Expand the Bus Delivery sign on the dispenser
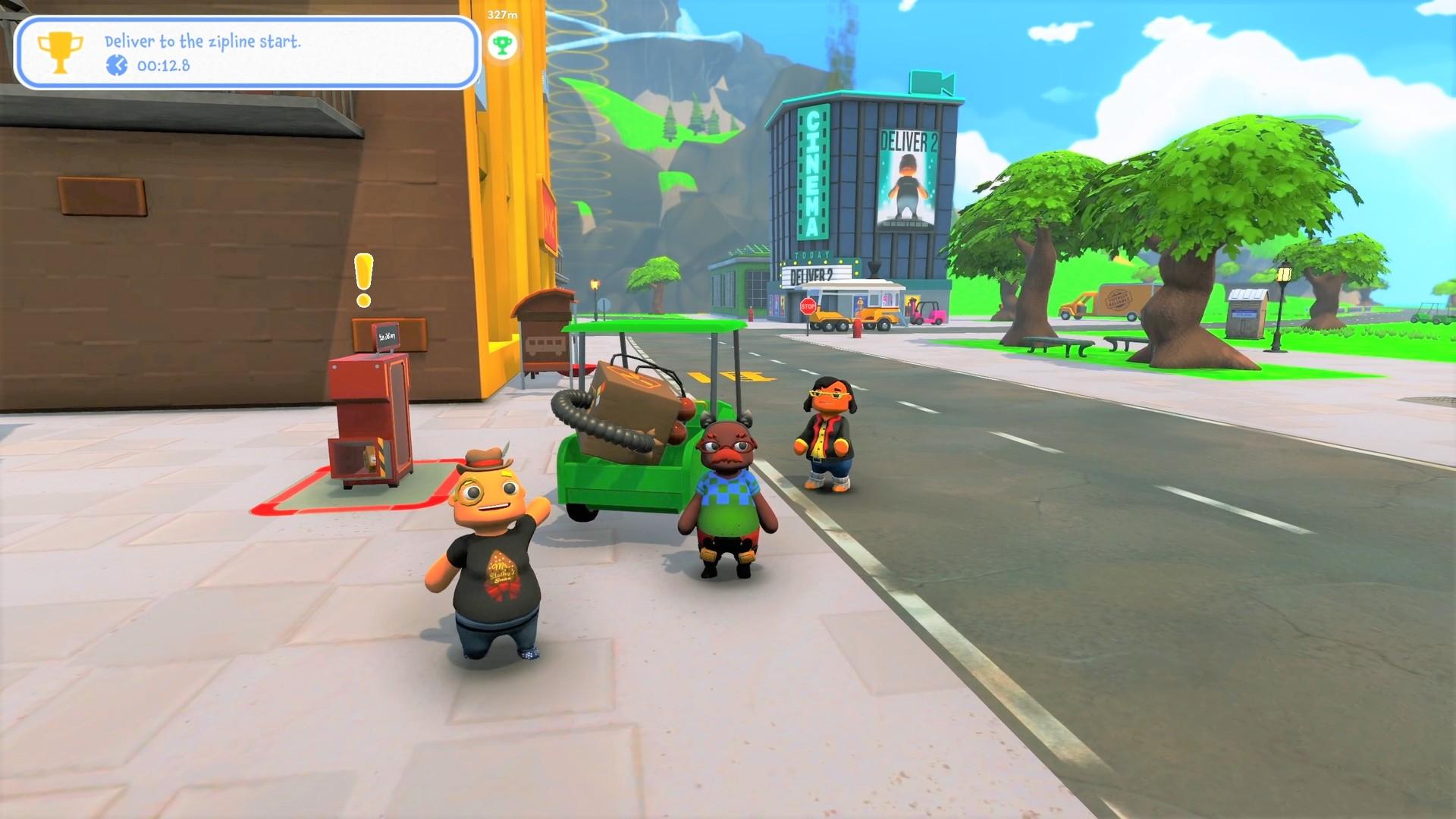The width and height of the screenshot is (1456, 819). tap(388, 337)
